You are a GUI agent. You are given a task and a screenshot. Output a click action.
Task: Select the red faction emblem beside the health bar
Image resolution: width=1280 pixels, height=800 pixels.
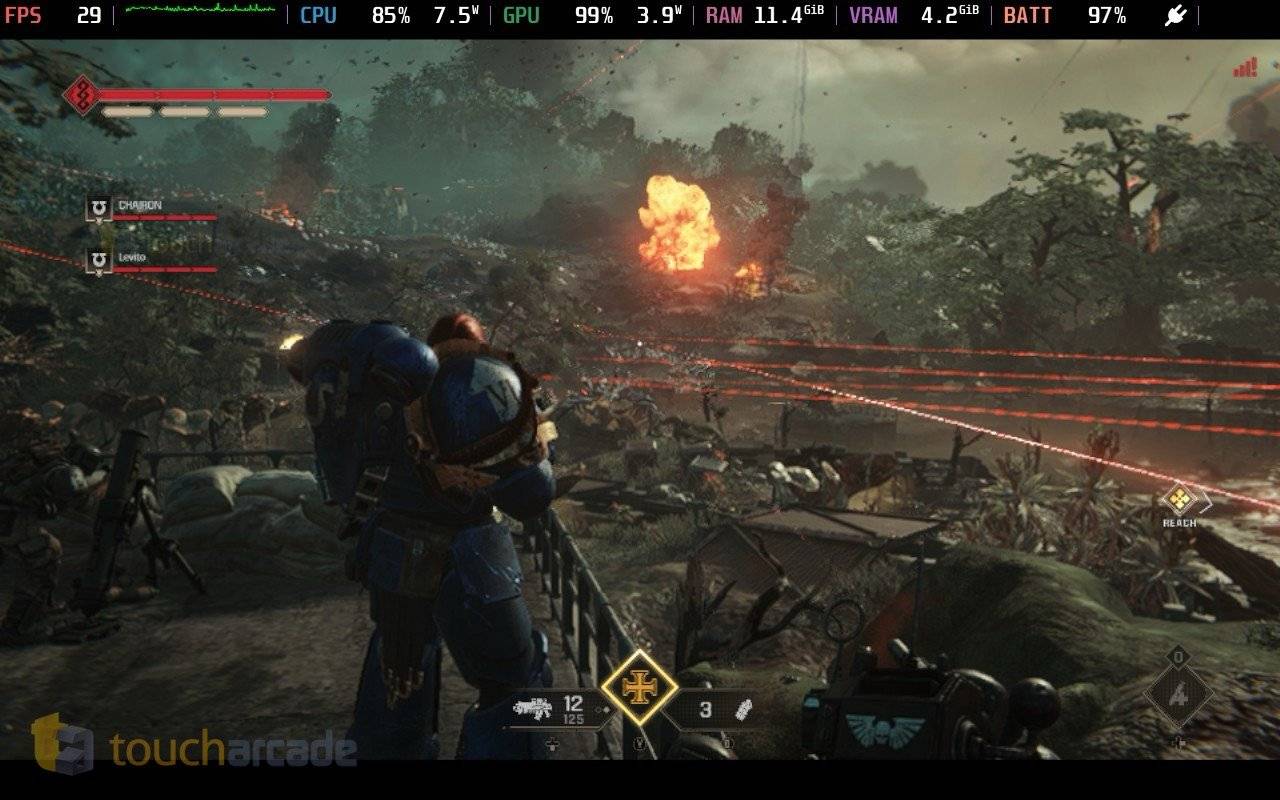point(83,95)
